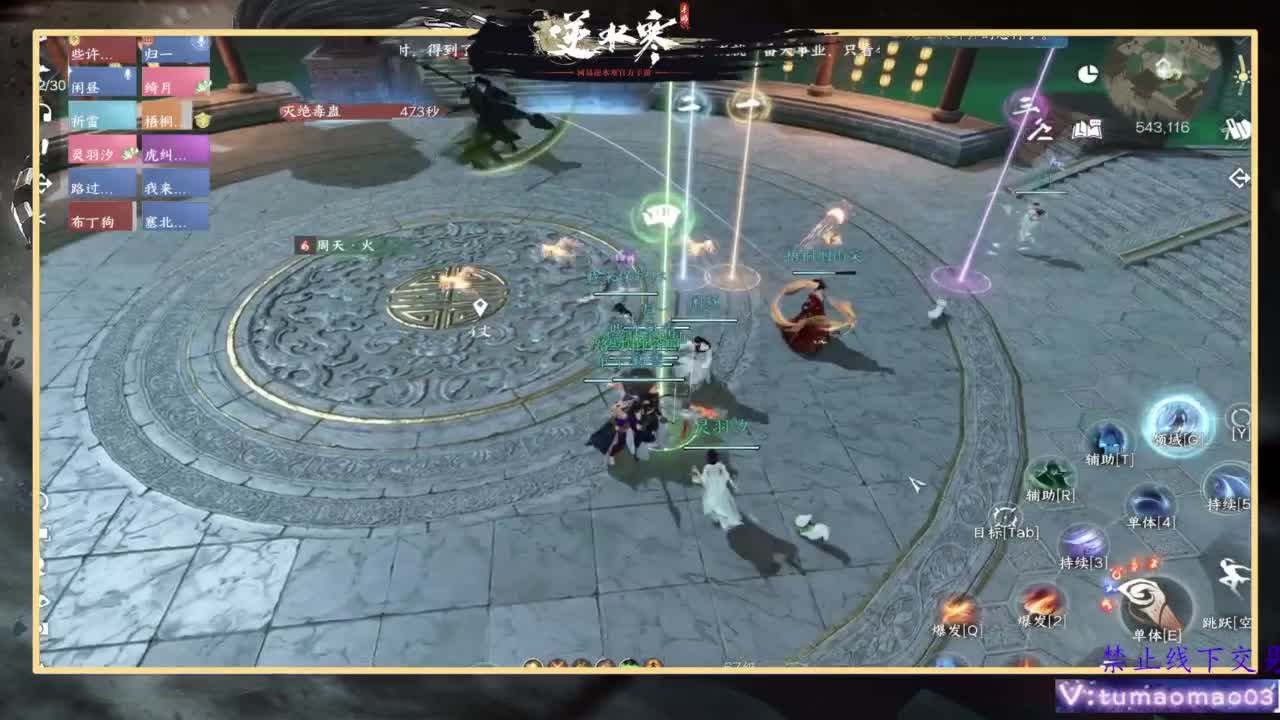Trigger the 单体[4] single-target skill

pyautogui.click(x=1148, y=502)
